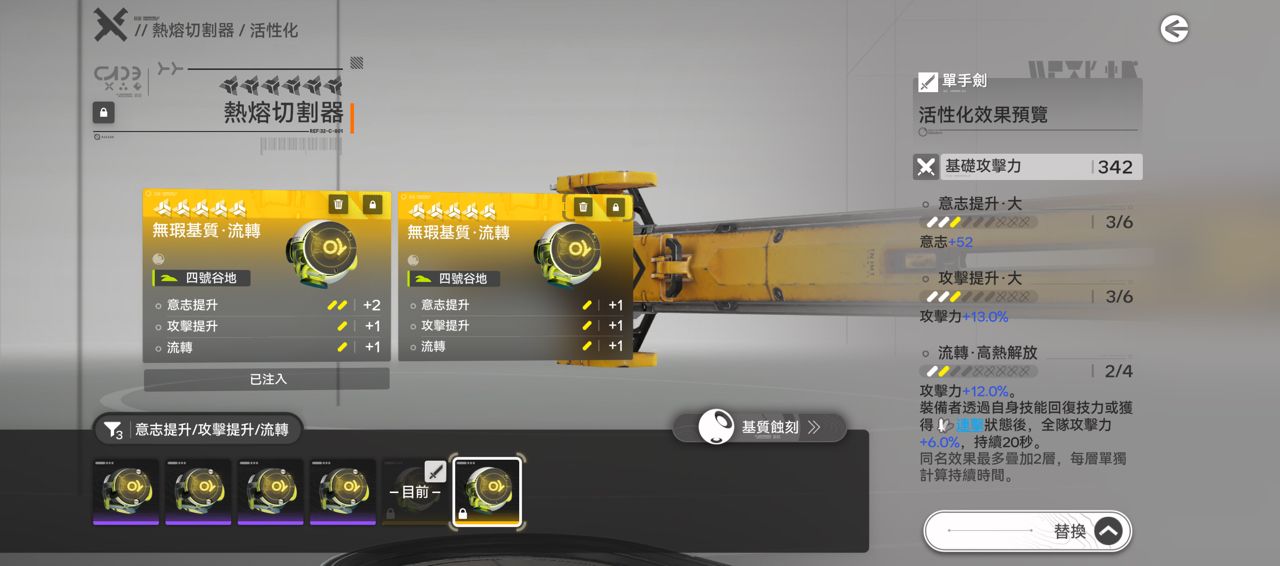Discard the essence card with 意志提升 +1
Image resolution: width=1280 pixels, height=566 pixels.
coord(583,207)
